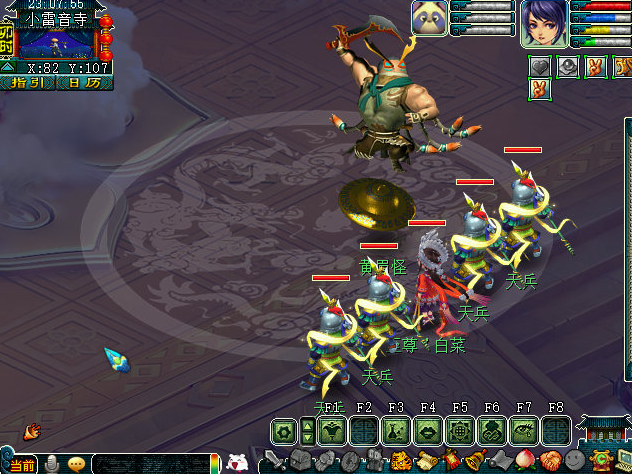Screen dimensions: 632x474
Task: Select the F5 hotbar skill
Action: coord(460,431)
